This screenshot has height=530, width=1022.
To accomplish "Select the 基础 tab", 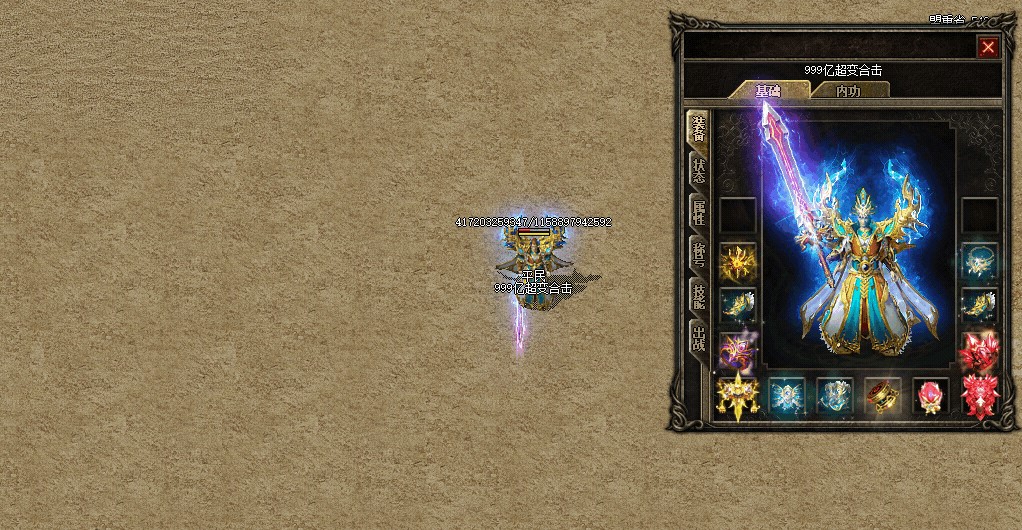I will 768,91.
